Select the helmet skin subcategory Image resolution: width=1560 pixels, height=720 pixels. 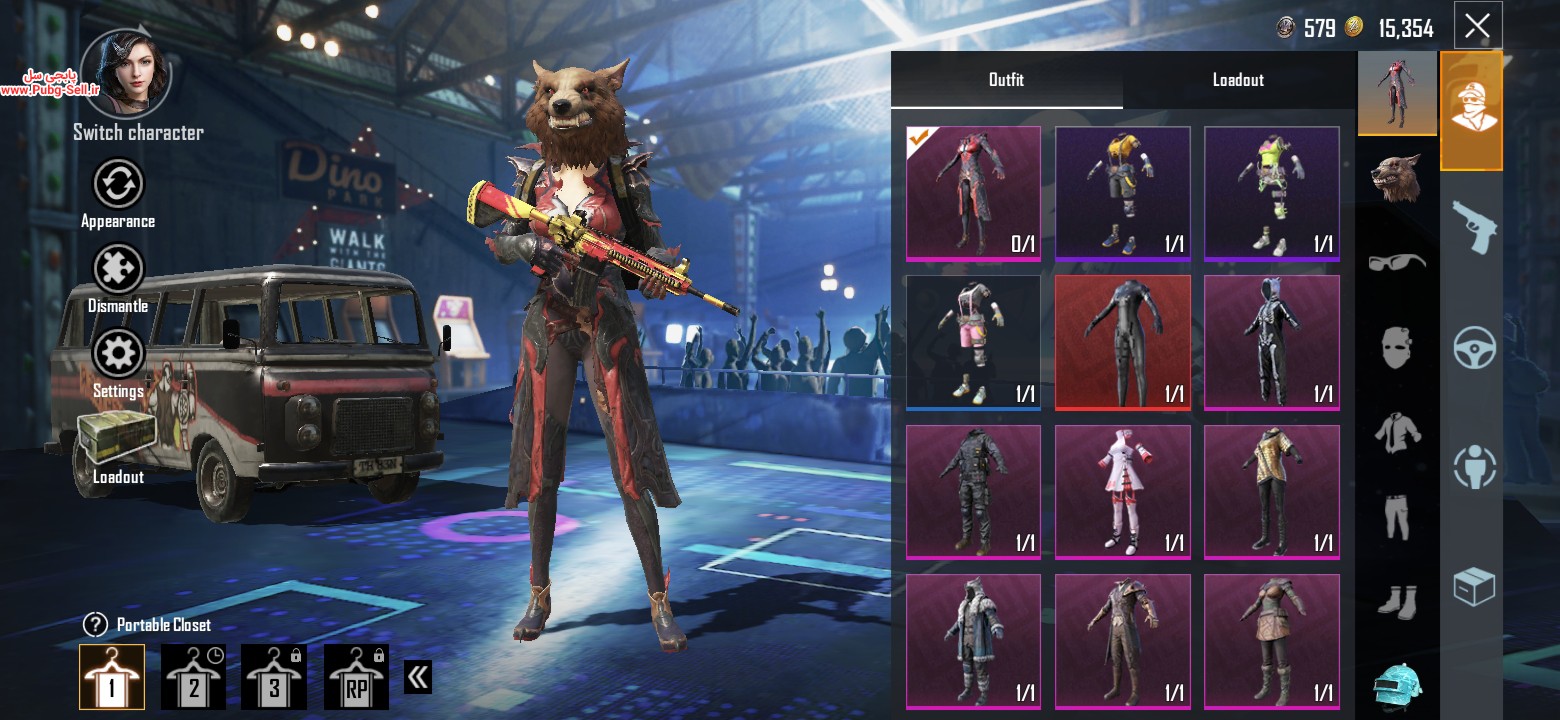point(1397,686)
